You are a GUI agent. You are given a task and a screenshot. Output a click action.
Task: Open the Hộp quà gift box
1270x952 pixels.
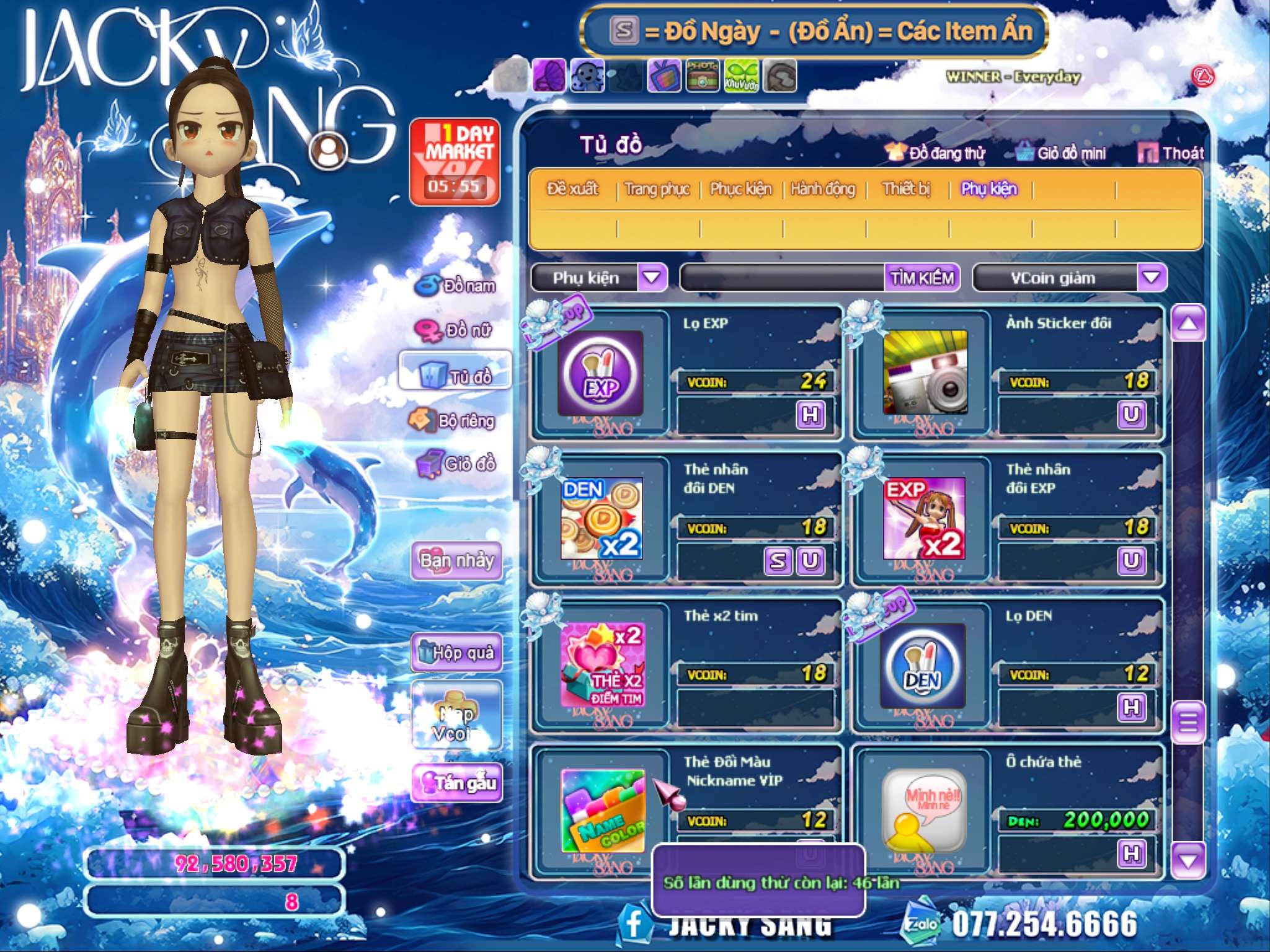coord(456,652)
